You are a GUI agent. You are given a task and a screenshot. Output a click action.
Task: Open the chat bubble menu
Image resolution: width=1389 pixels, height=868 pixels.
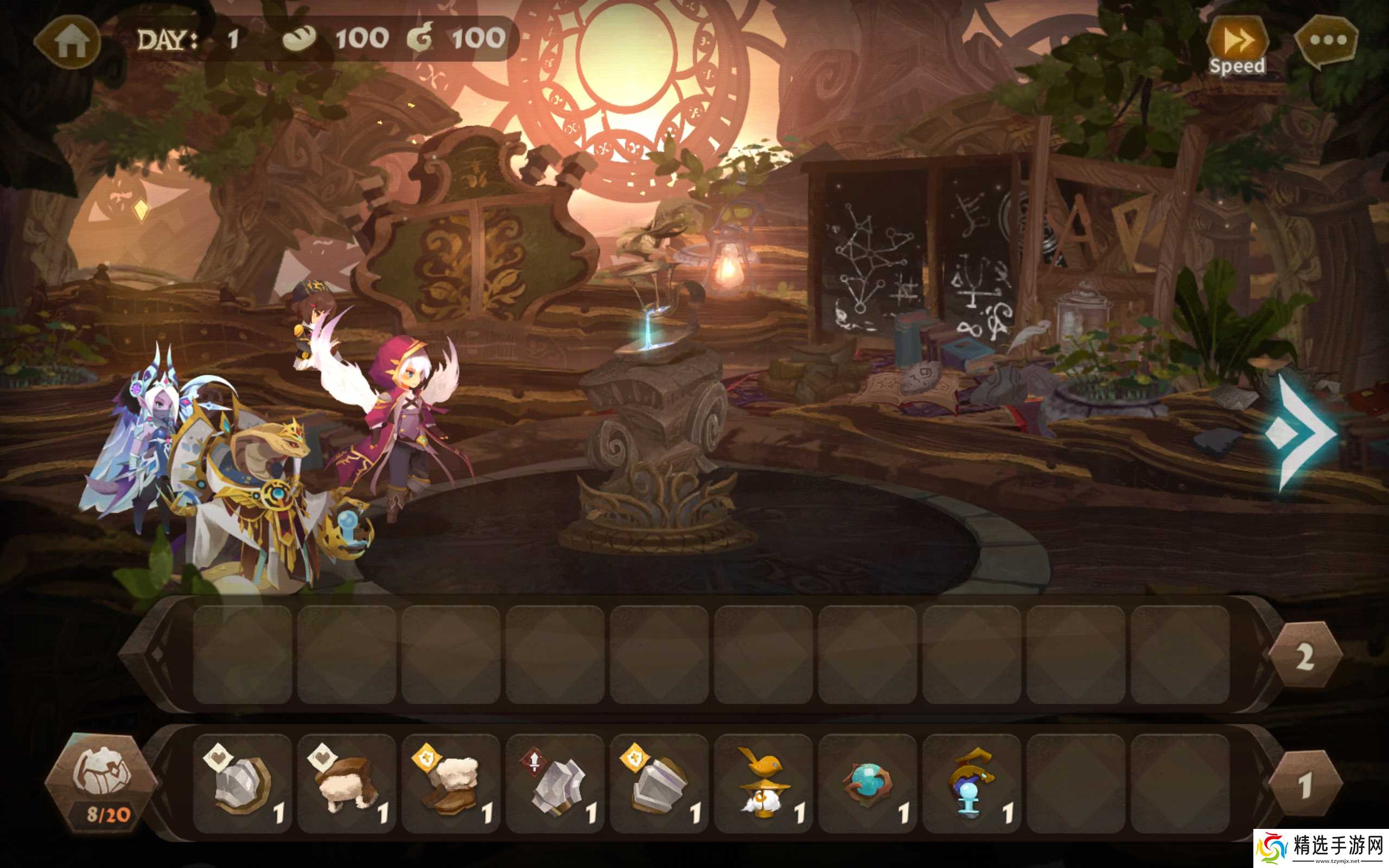point(1327,41)
